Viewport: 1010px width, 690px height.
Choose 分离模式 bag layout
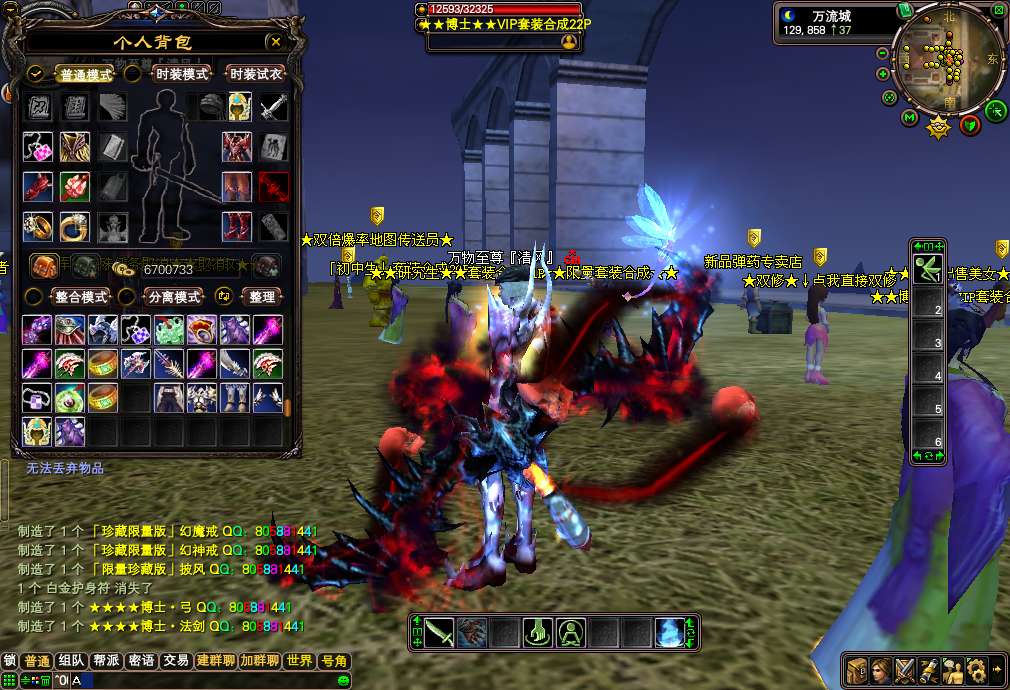click(x=174, y=297)
